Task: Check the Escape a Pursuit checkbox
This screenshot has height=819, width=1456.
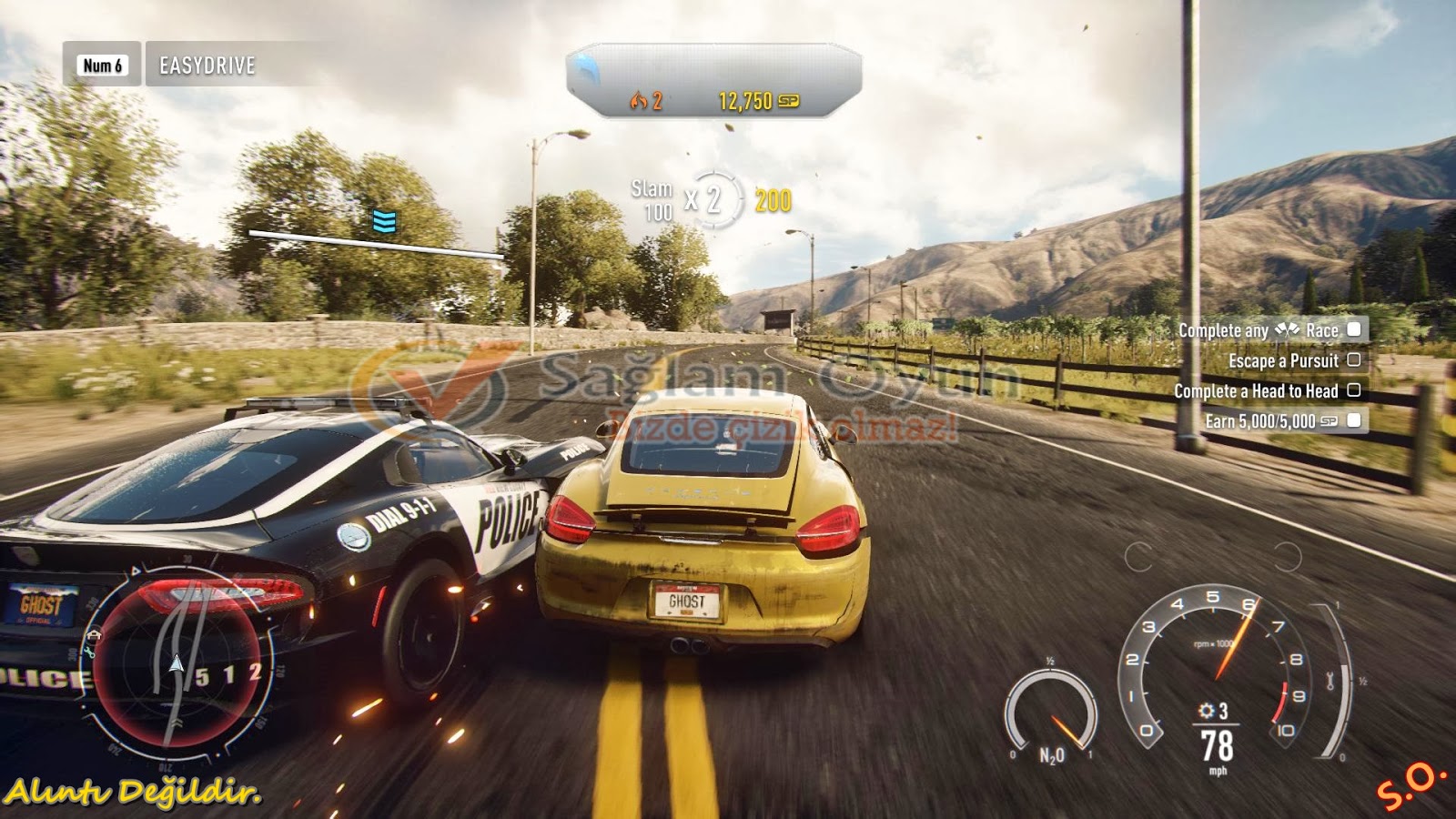Action: [x=1356, y=360]
